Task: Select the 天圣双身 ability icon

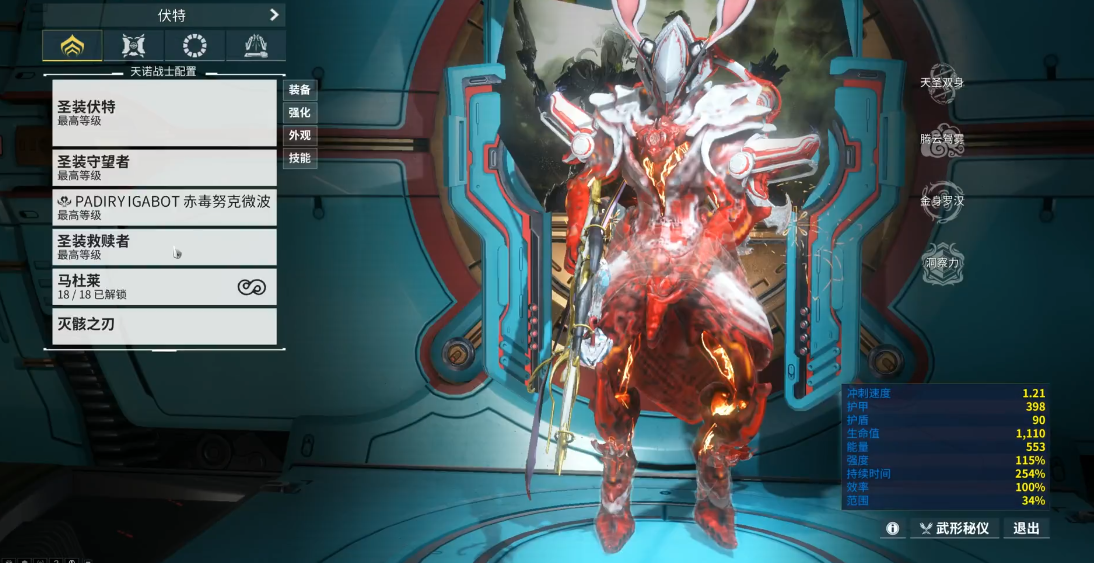Action: coord(942,81)
